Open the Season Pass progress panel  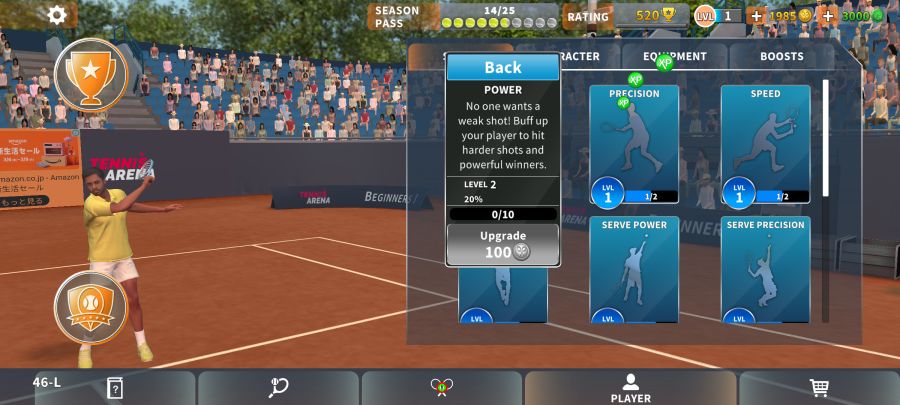pyautogui.click(x=463, y=16)
